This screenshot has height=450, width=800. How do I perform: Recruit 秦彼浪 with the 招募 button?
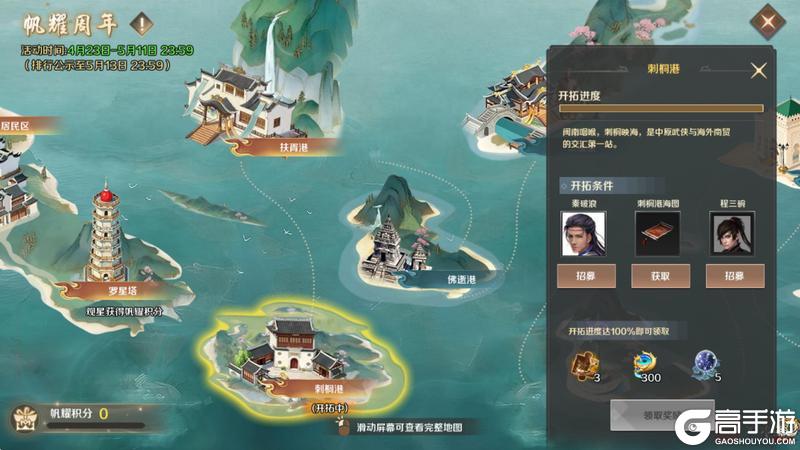(586, 276)
